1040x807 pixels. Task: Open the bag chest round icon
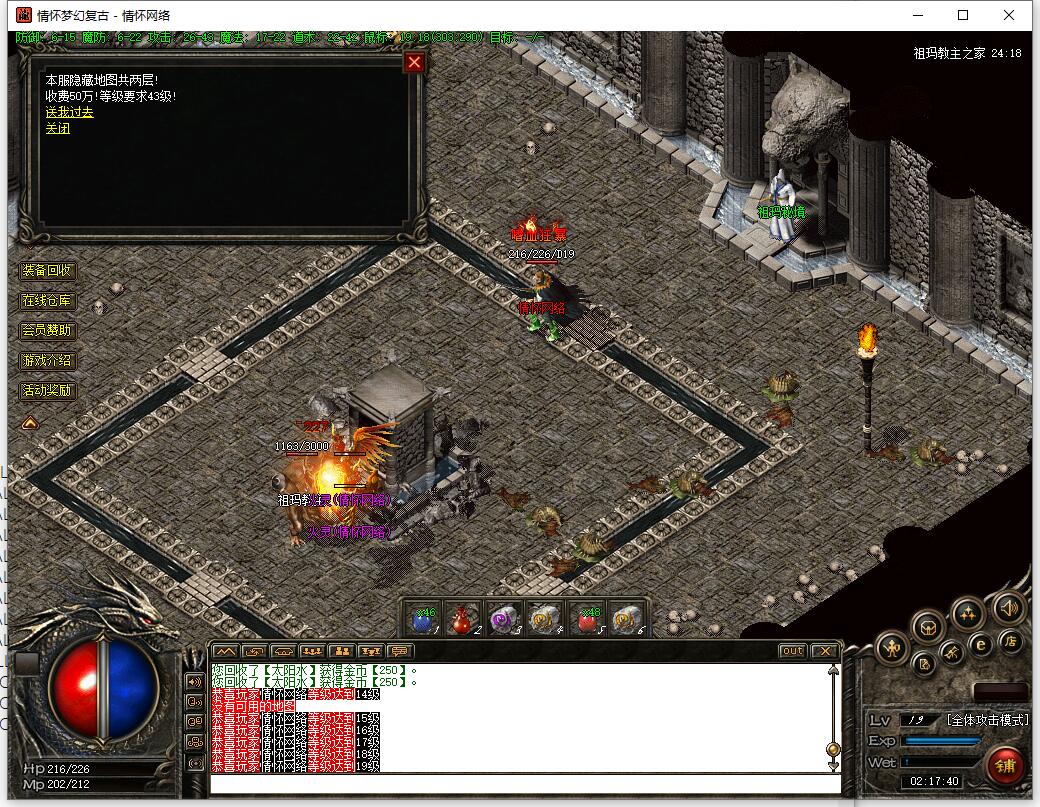pos(928,628)
